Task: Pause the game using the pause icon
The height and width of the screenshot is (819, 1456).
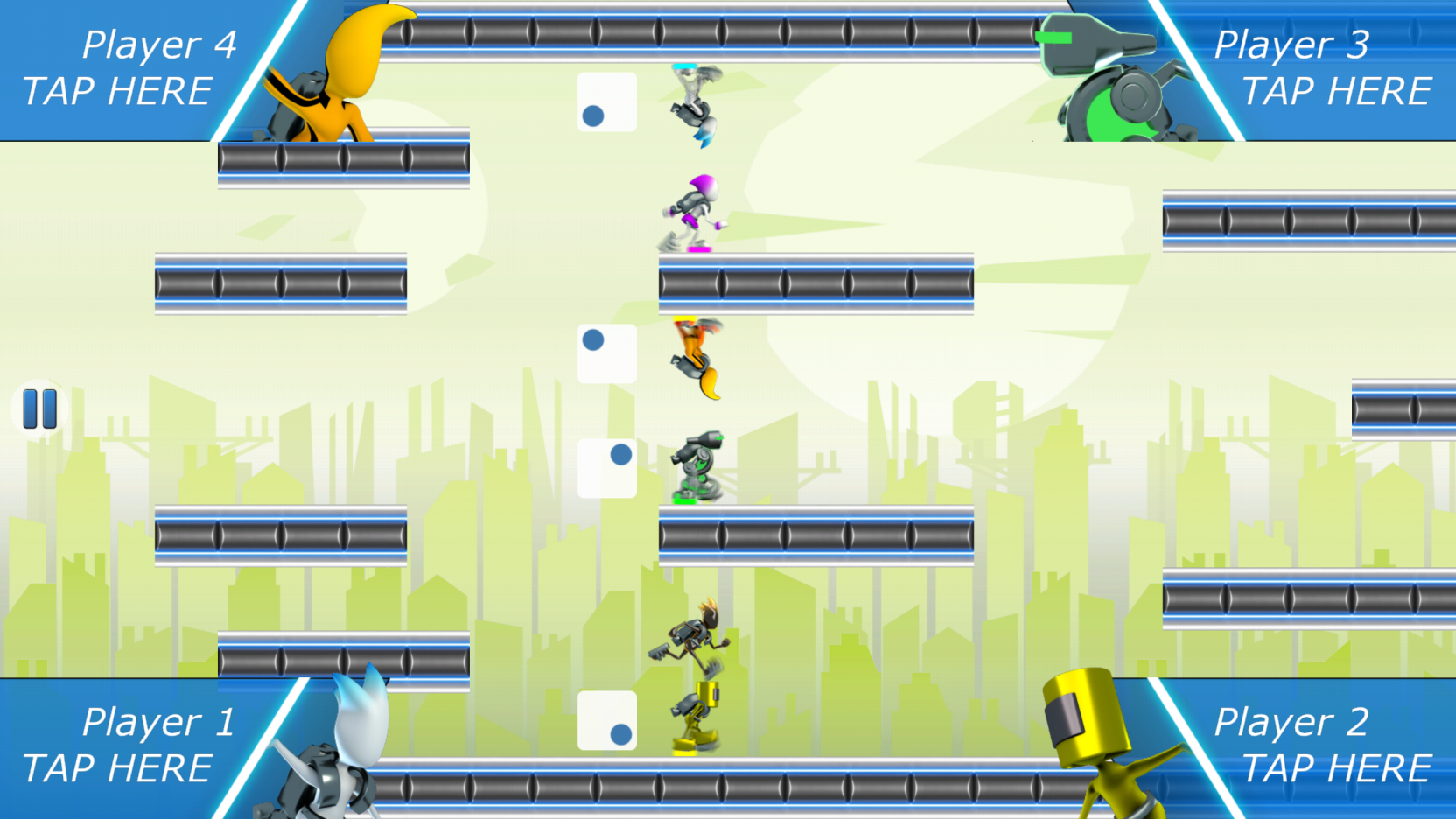Action: [x=38, y=407]
